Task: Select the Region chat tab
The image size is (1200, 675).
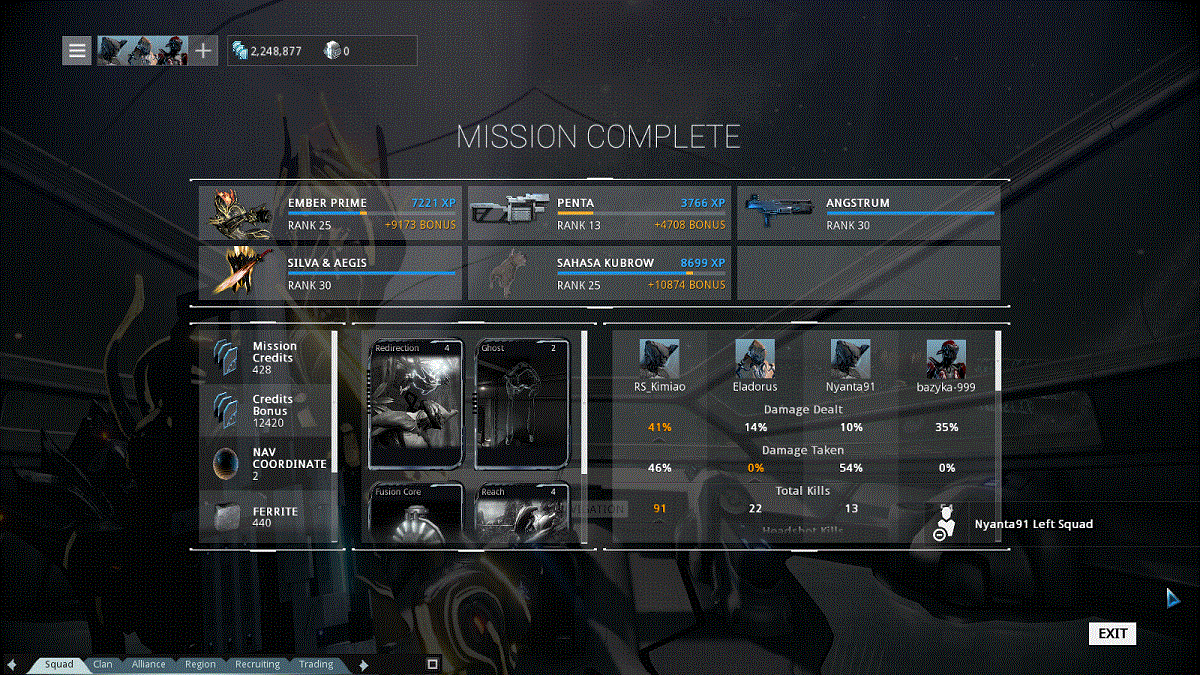Action: click(x=200, y=664)
